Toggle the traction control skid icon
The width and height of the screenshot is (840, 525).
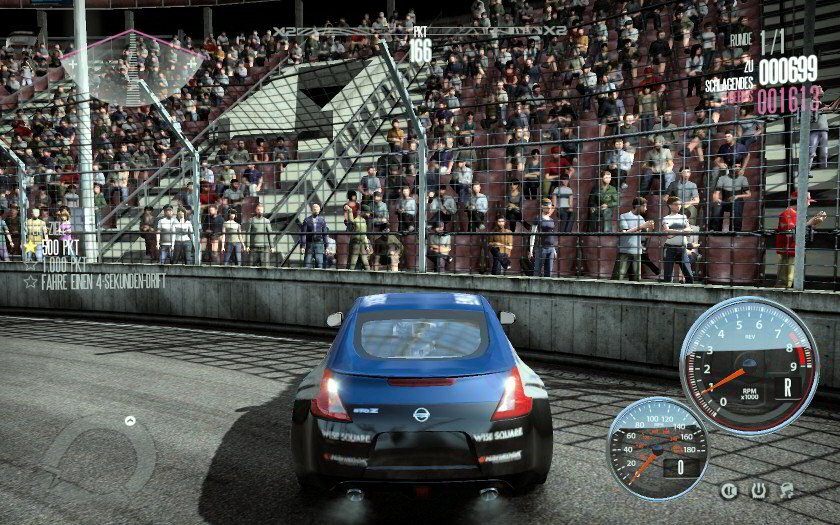tap(787, 491)
